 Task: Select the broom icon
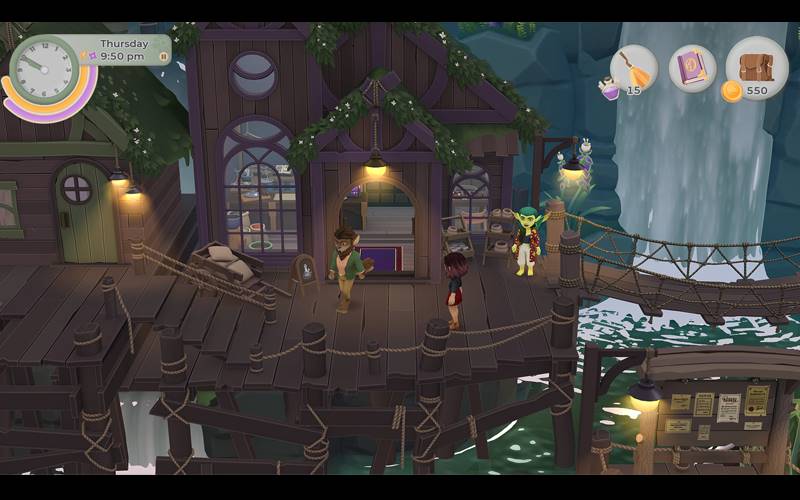pos(633,67)
